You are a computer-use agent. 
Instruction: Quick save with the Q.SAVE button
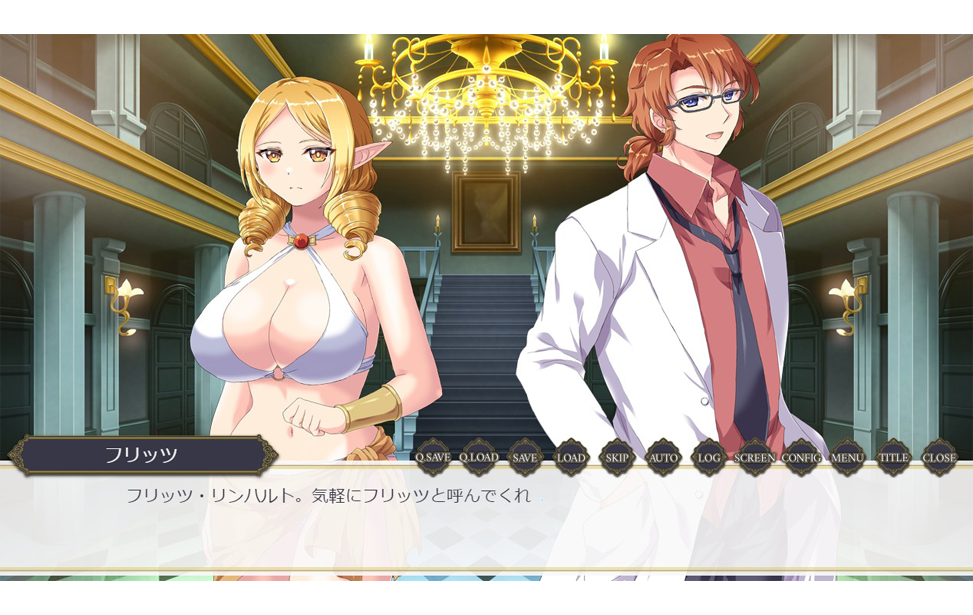tap(433, 458)
